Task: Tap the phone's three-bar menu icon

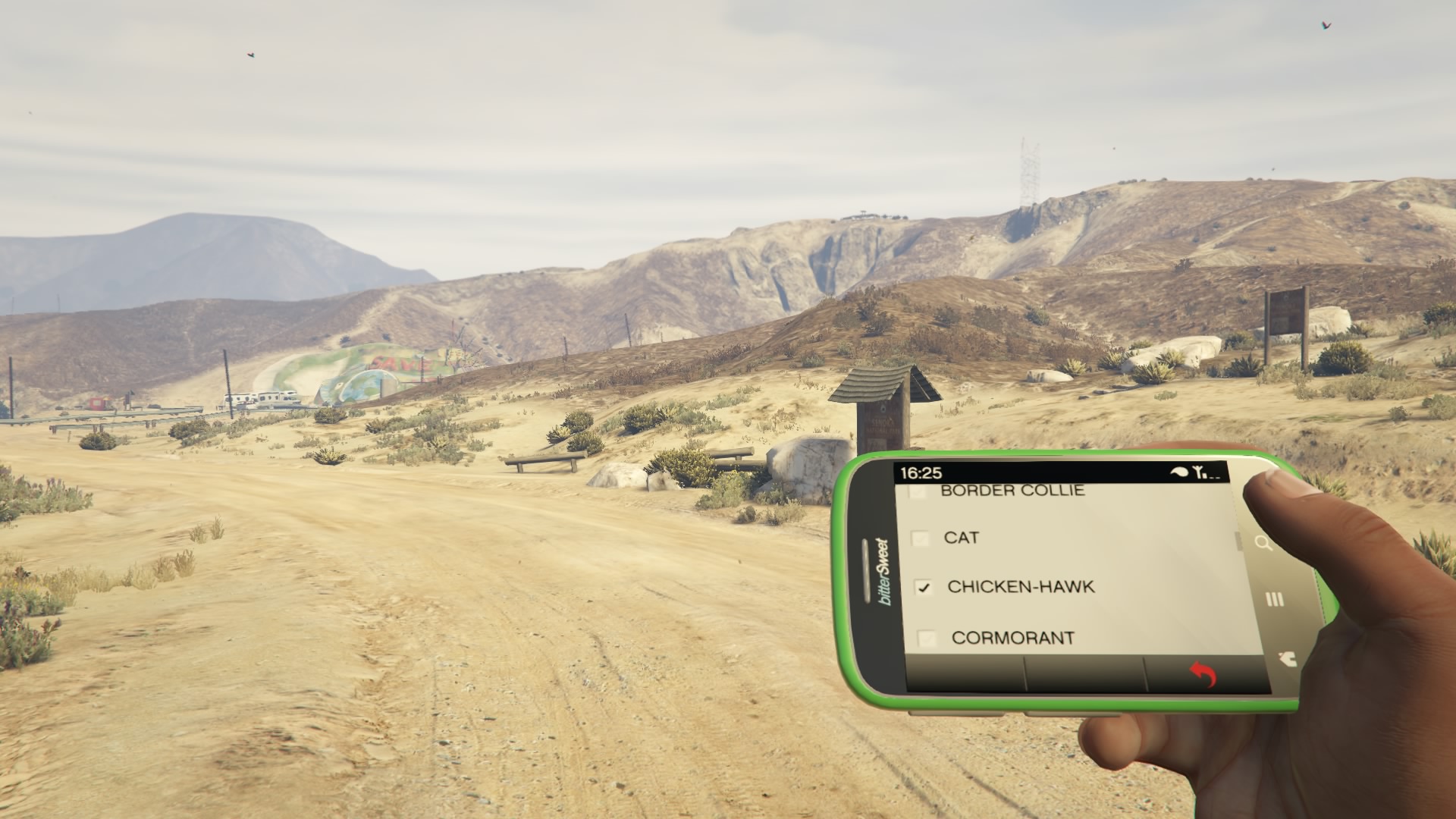Action: (x=1275, y=600)
